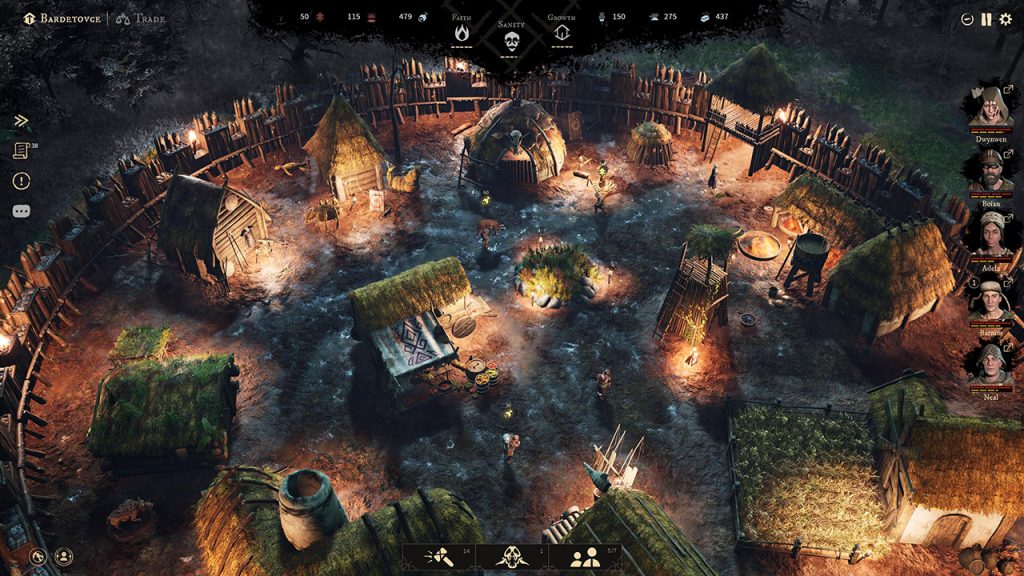Viewport: 1024px width, 576px height.
Task: Pause the game
Action: 986,19
